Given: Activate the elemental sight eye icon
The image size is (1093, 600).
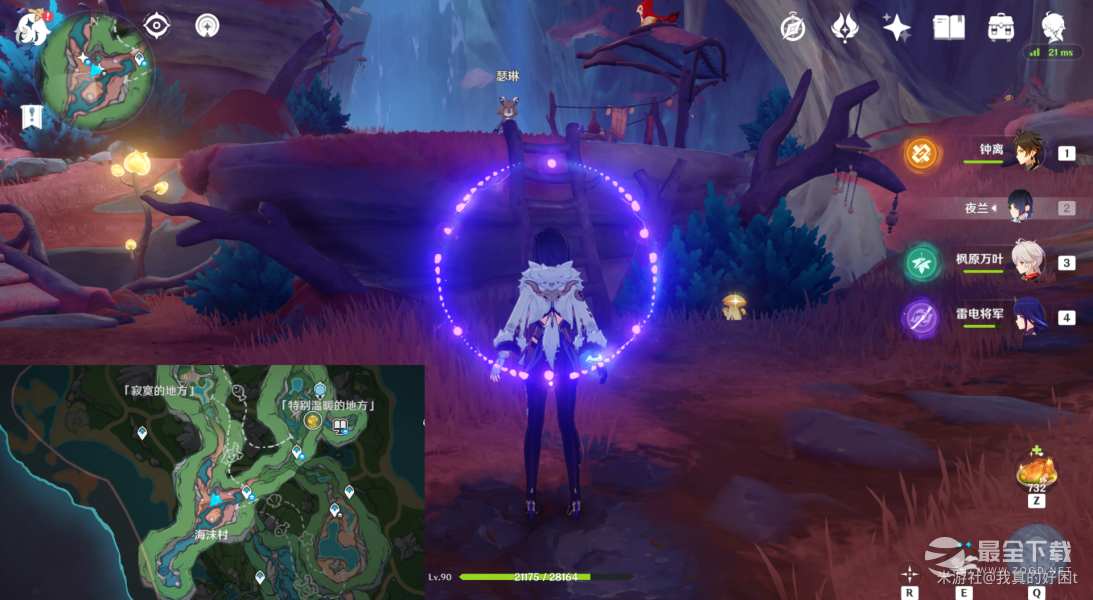Looking at the screenshot, I should 157,26.
